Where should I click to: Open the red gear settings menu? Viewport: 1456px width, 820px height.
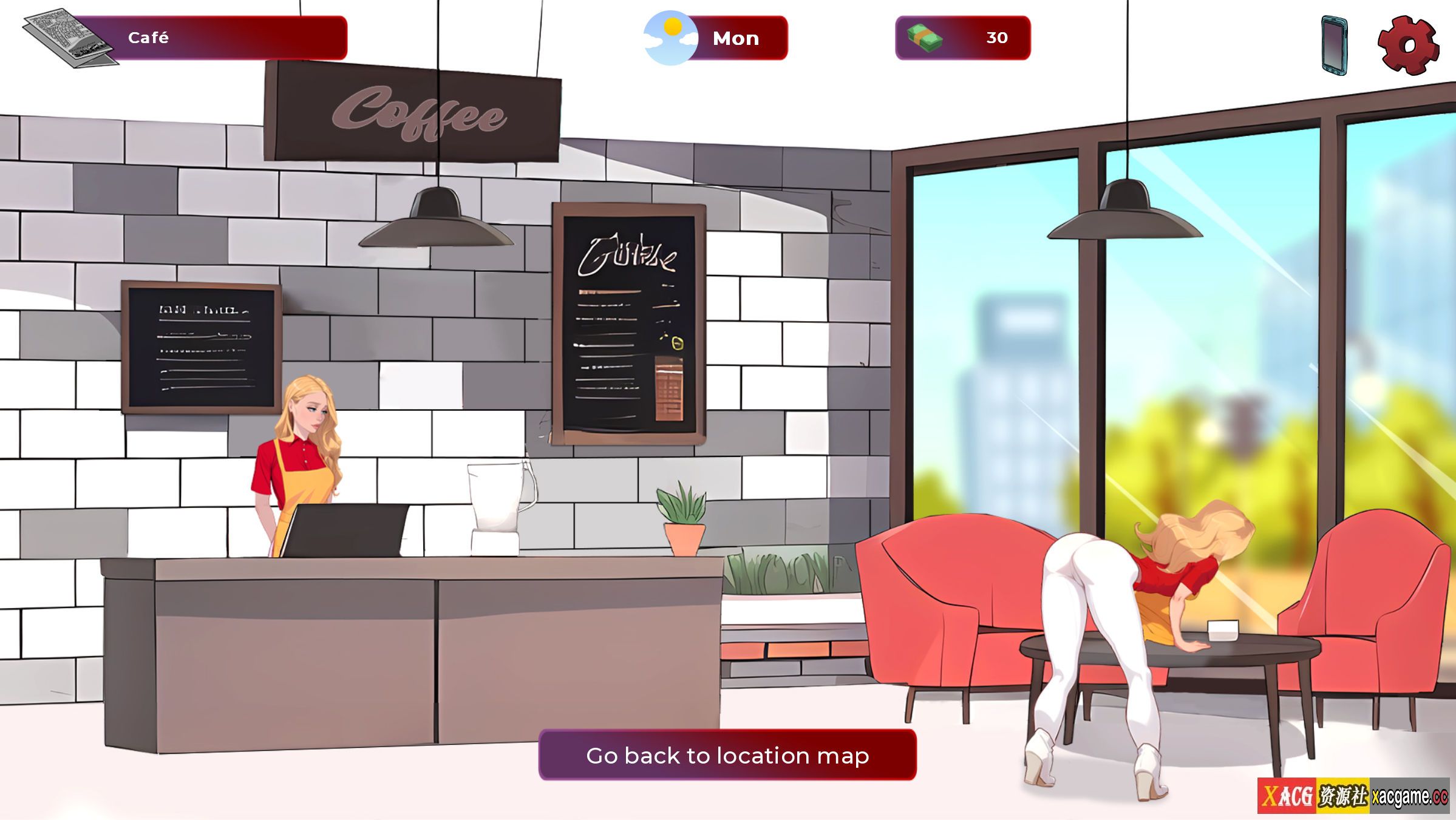pos(1408,46)
